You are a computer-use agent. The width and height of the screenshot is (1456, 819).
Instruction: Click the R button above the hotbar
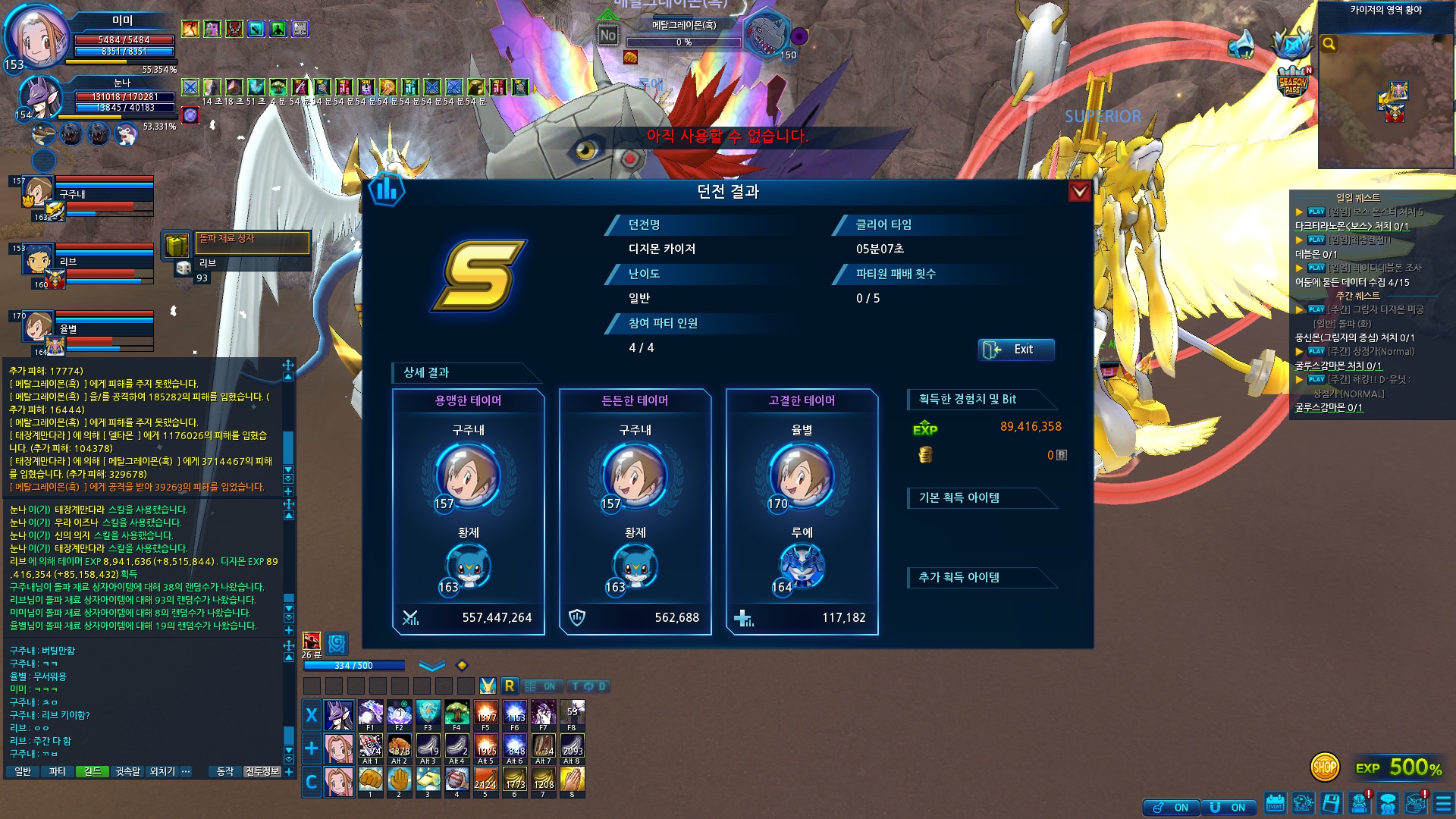[x=509, y=686]
